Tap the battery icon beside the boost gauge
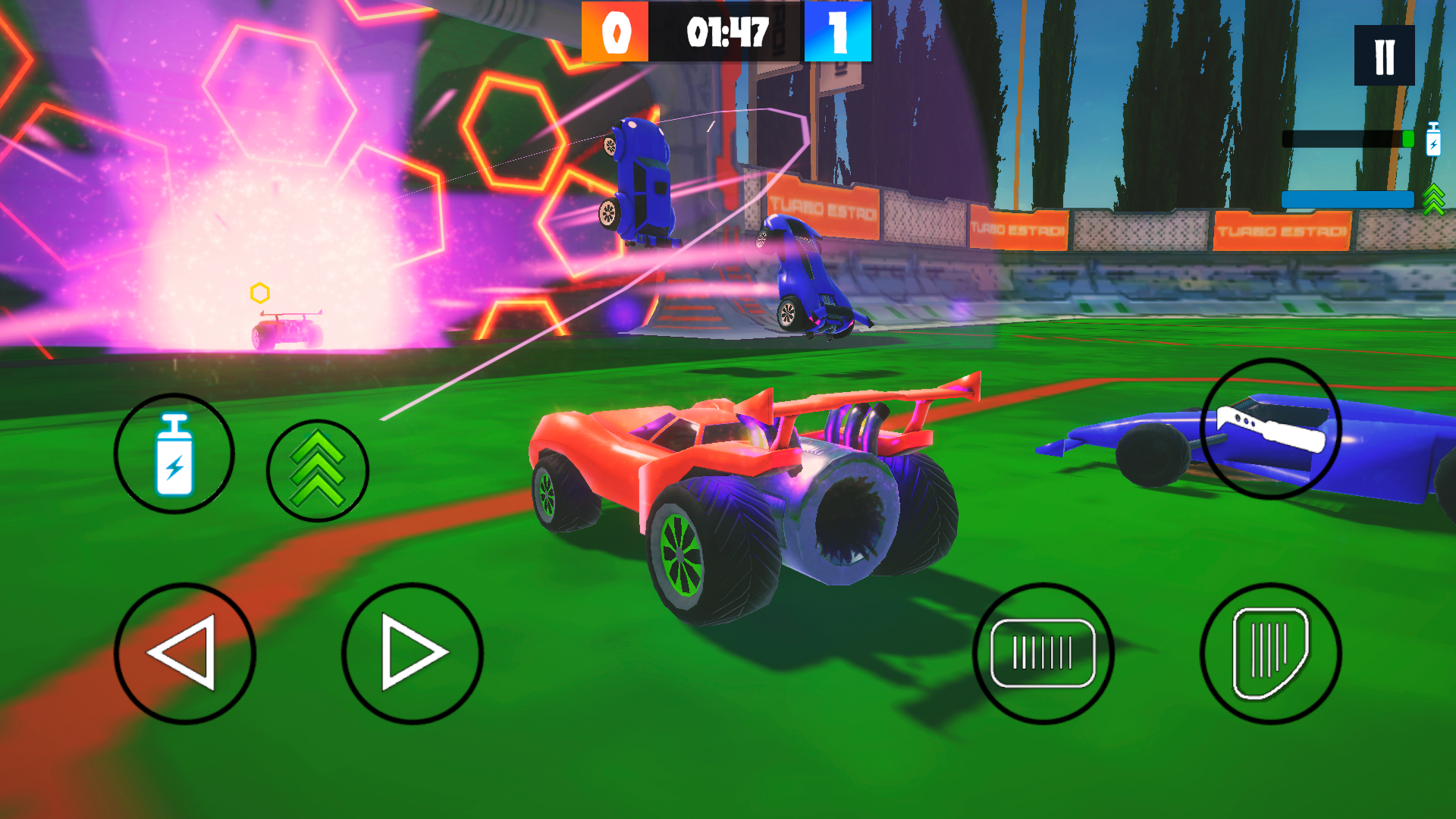 [x=1433, y=138]
